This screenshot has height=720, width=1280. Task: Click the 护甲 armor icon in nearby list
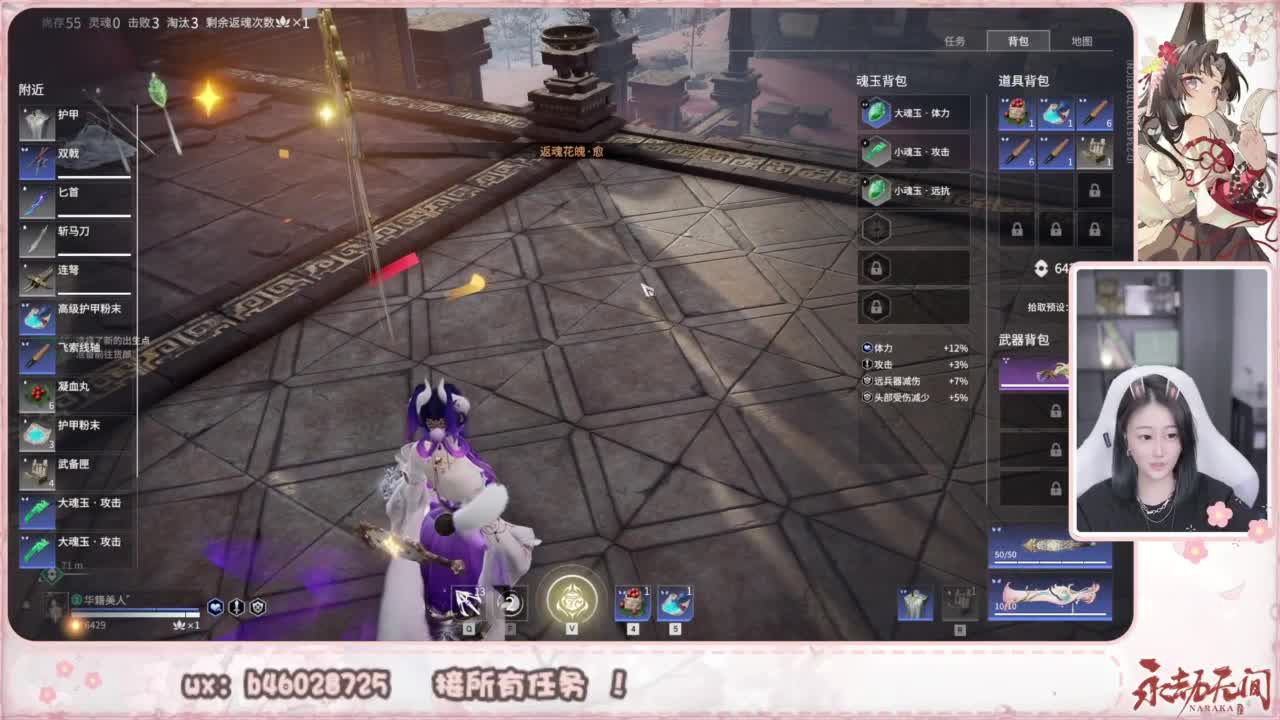37,120
